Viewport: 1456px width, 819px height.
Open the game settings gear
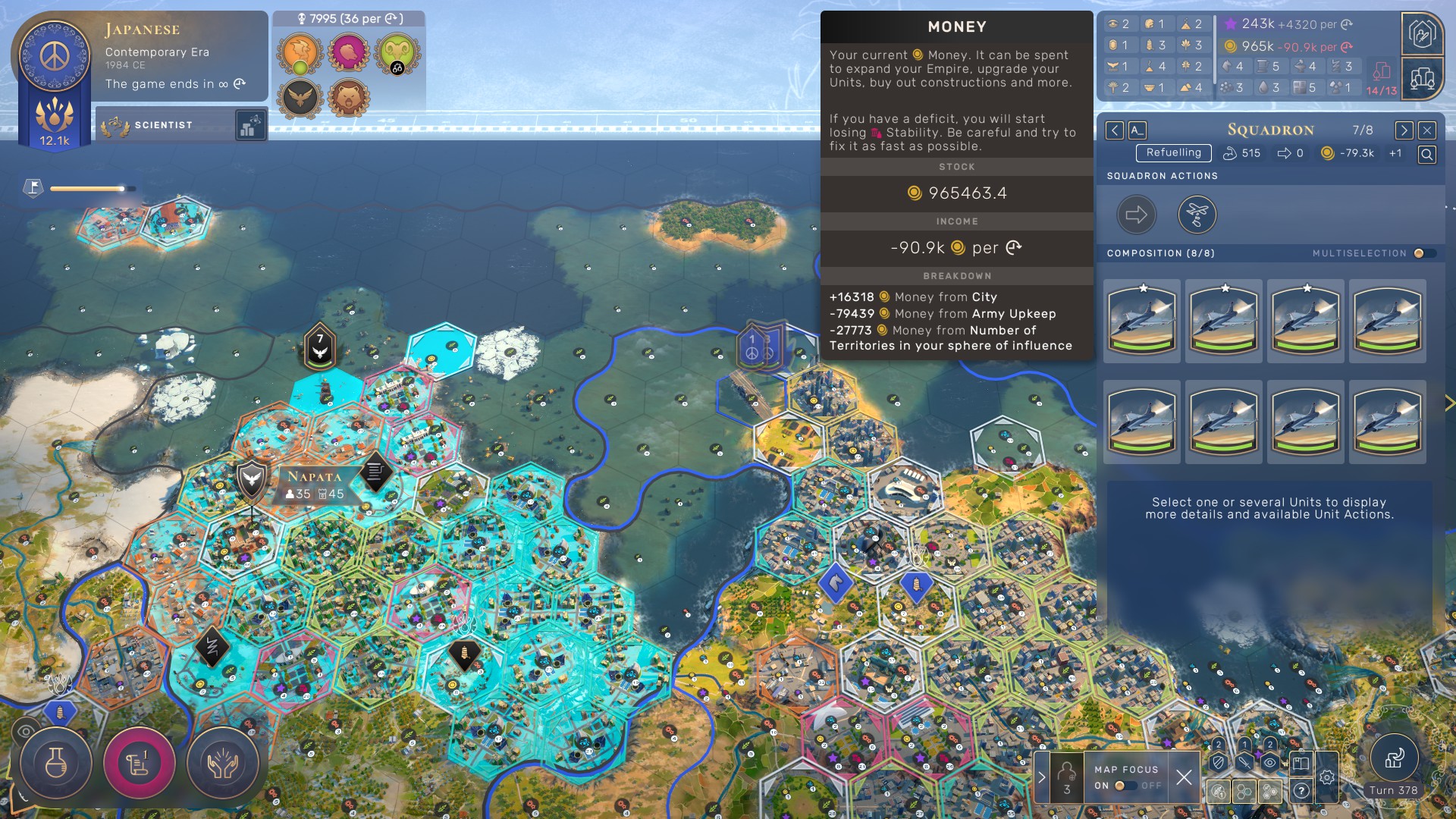coord(1326,777)
